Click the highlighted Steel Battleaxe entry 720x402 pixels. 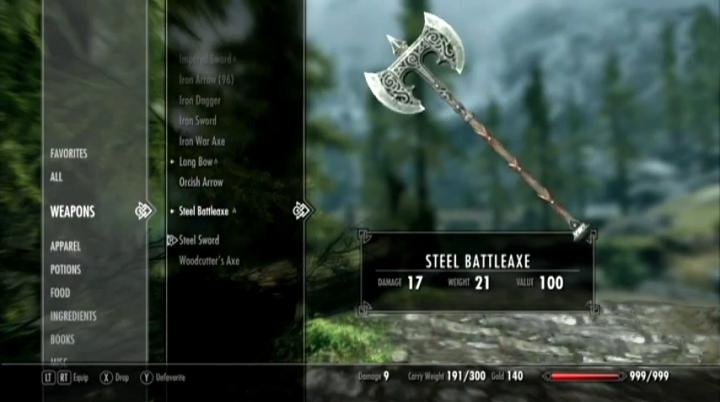click(x=204, y=212)
